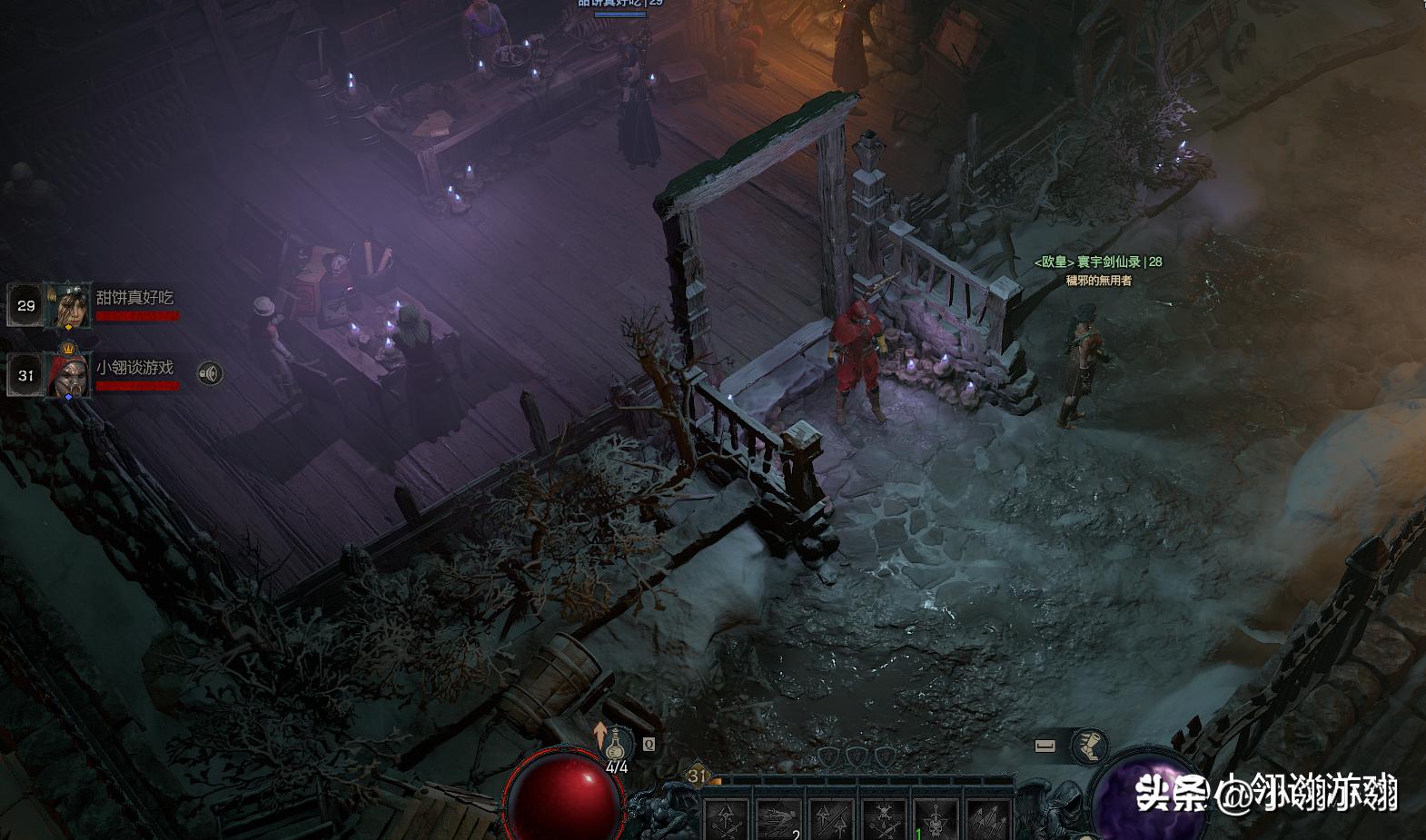This screenshot has width=1426, height=840.
Task: Activate the first skill slot with crossed blades
Action: coord(726,820)
